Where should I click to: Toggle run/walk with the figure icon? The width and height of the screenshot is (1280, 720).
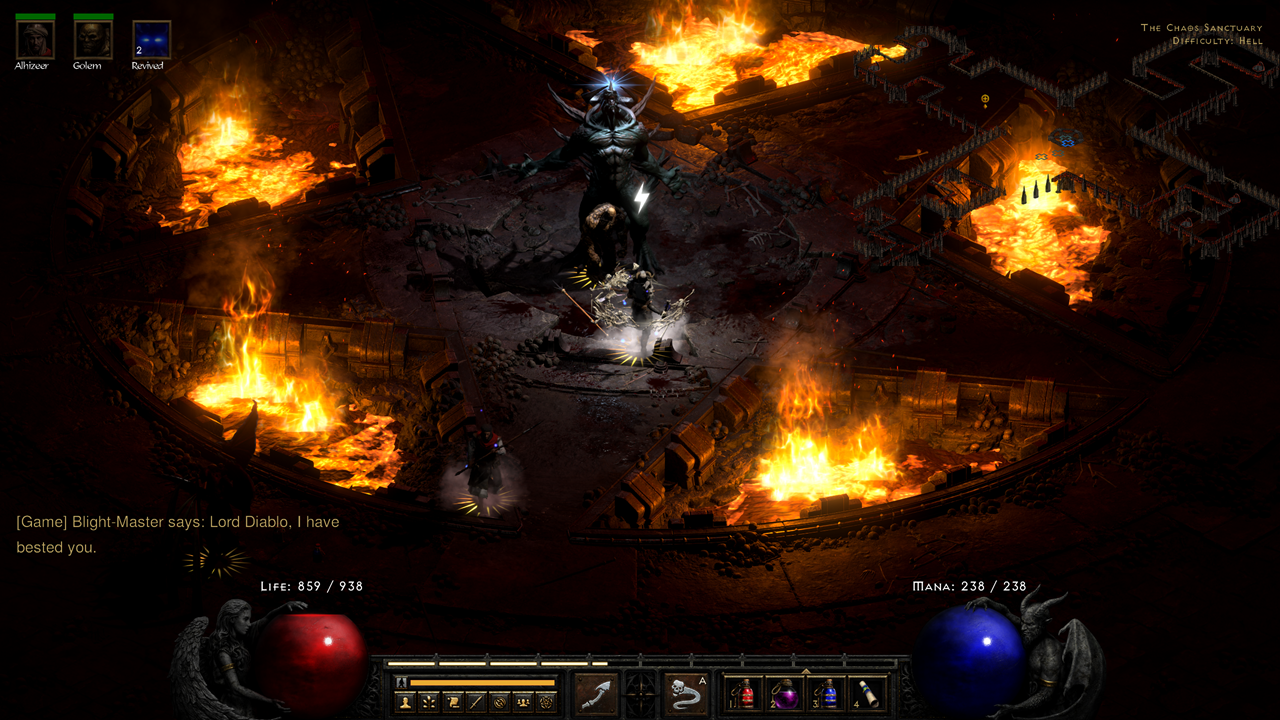pos(402,682)
